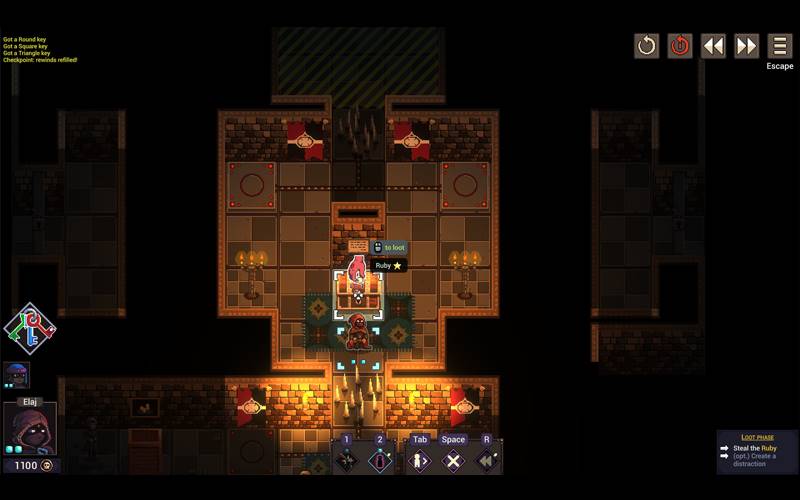Open the Loot phase objective tracker
The width and height of the screenshot is (800, 500).
(x=757, y=452)
